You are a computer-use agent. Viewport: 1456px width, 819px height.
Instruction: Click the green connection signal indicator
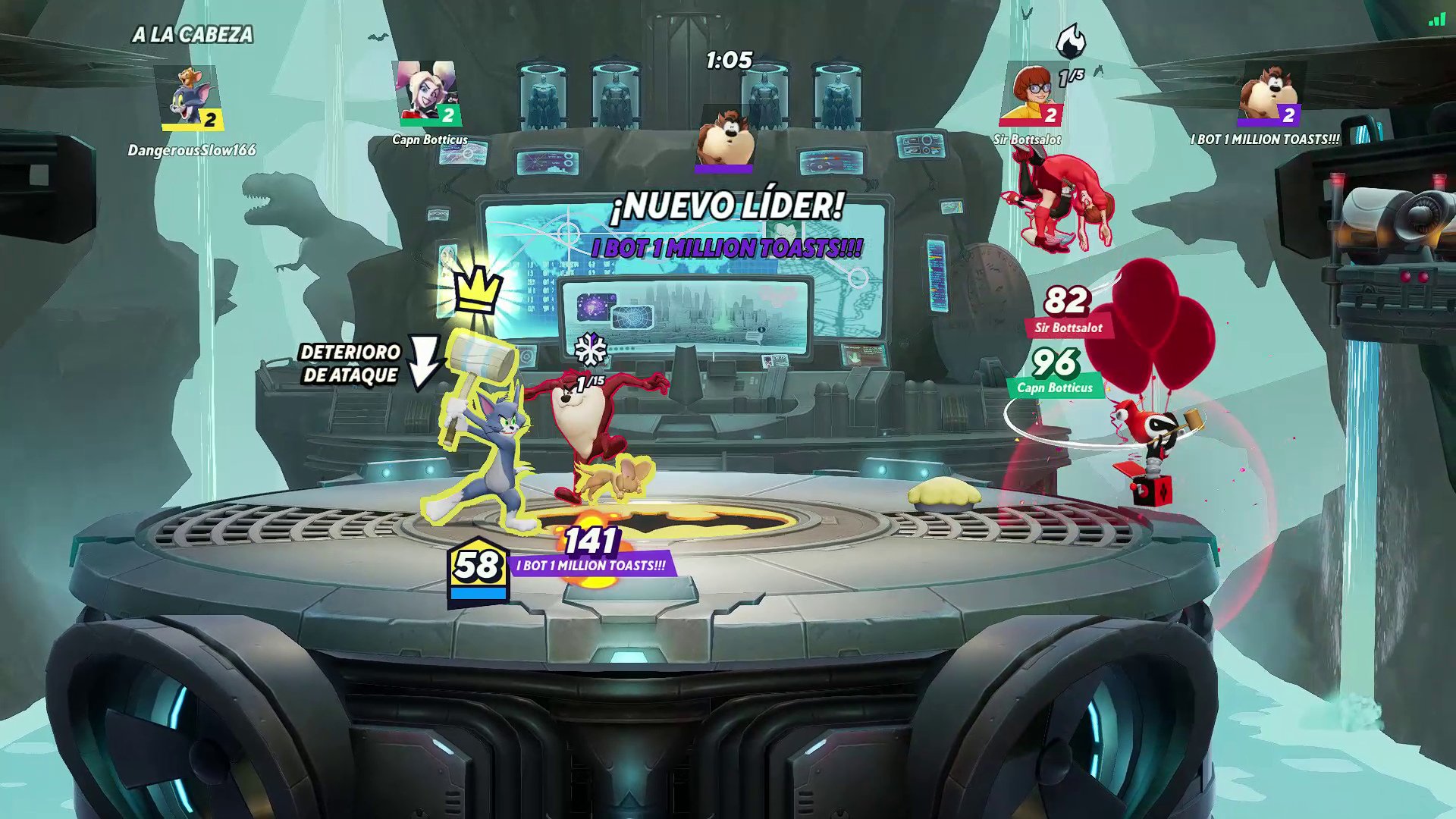(x=1436, y=20)
